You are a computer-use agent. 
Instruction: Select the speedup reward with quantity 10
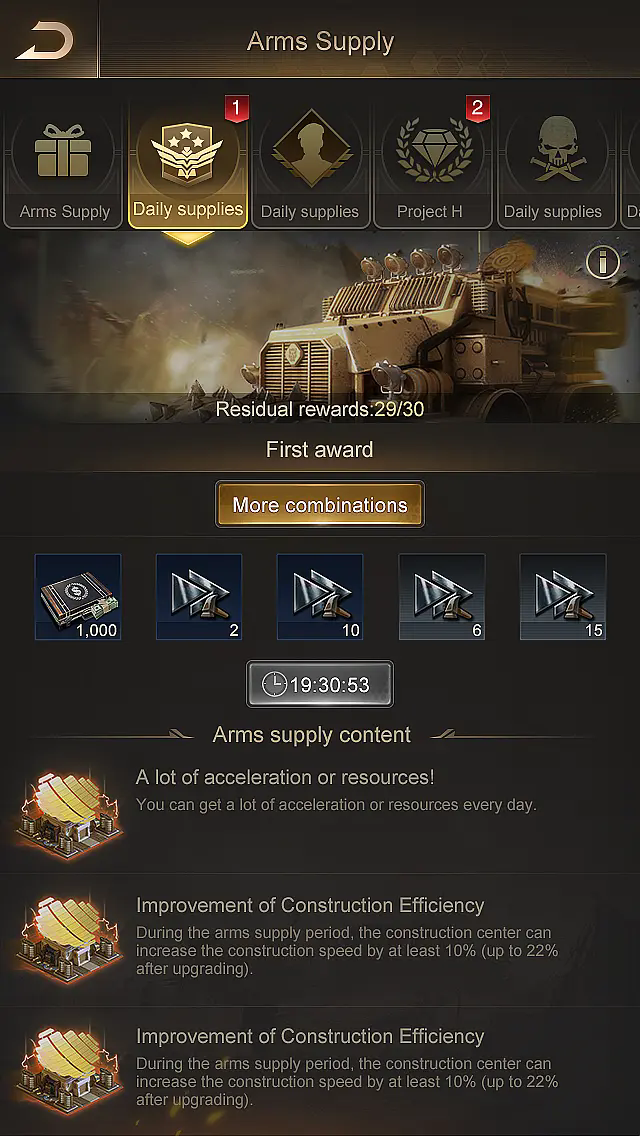click(320, 597)
